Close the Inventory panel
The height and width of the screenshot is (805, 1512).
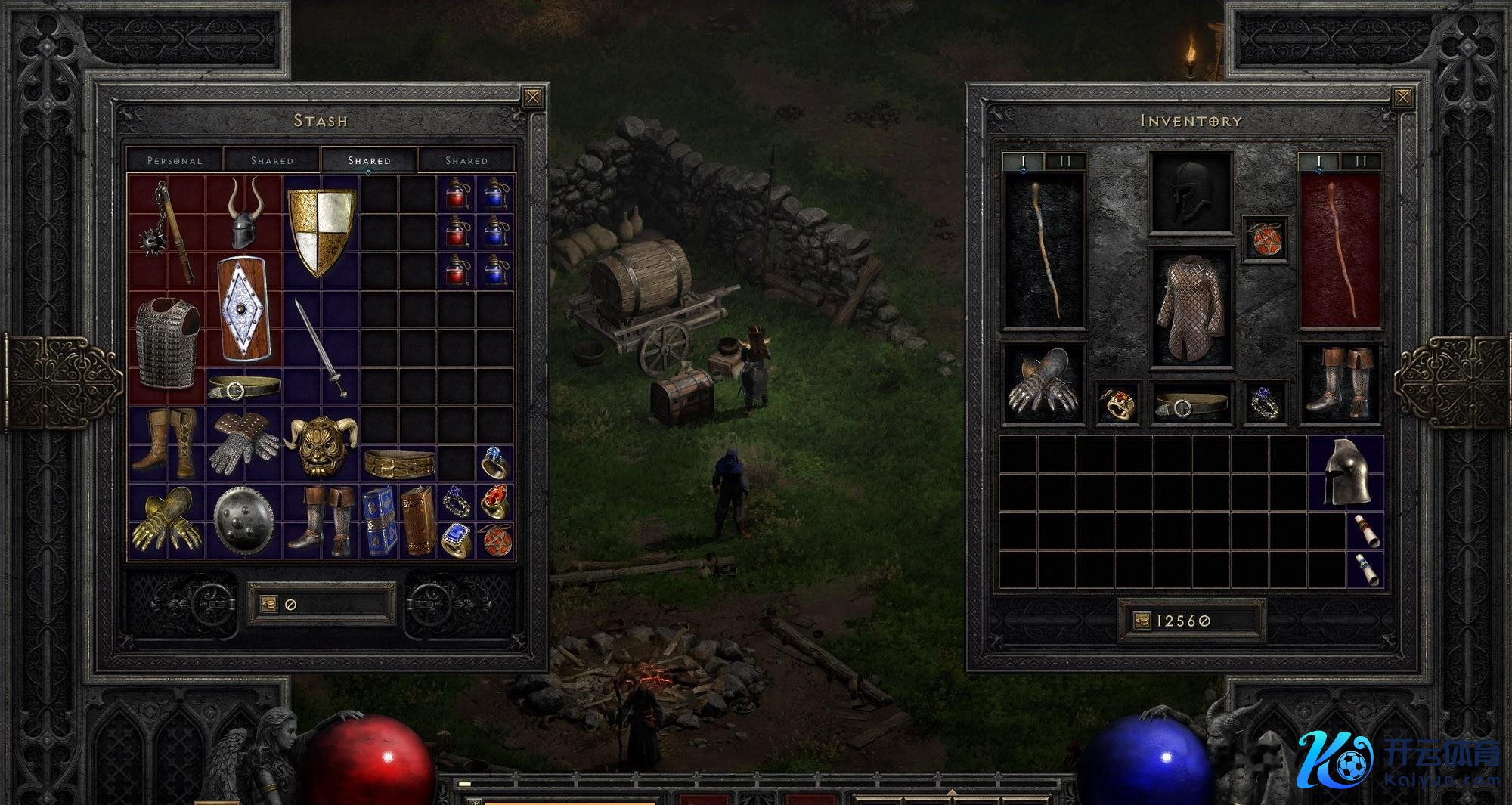(x=1402, y=98)
